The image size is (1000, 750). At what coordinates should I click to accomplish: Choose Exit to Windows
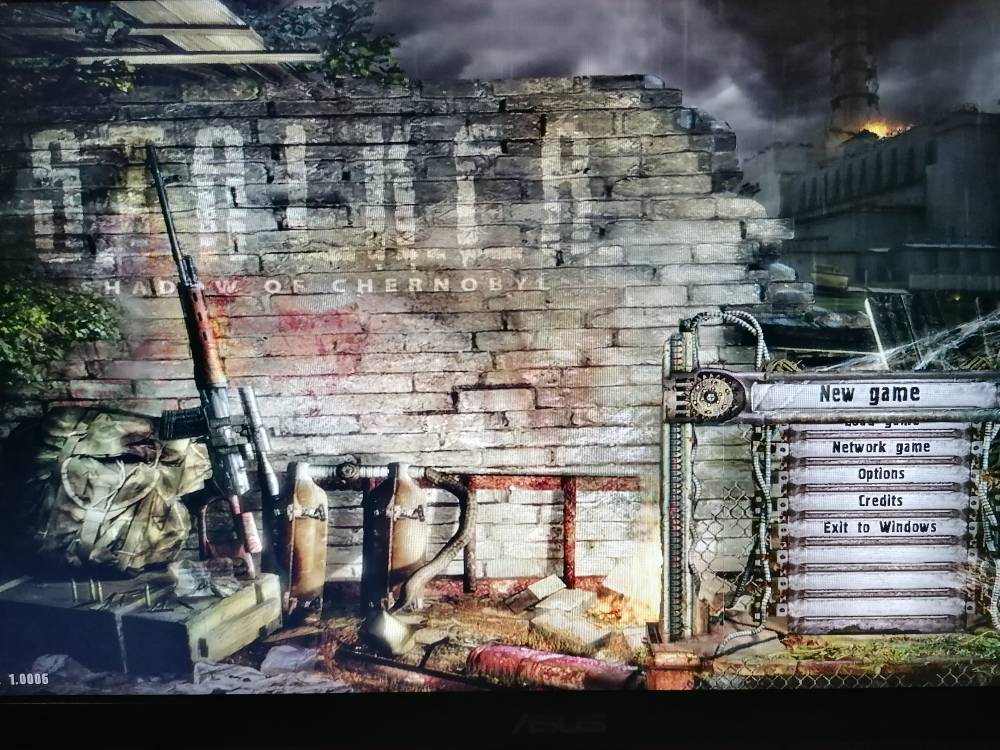point(880,527)
